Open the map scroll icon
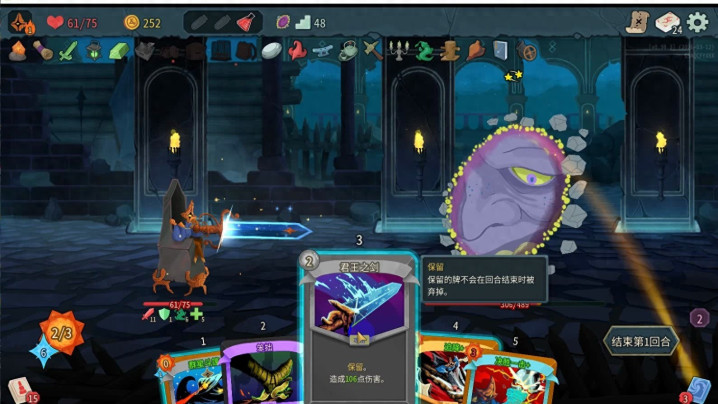The image size is (718, 404). 636,22
